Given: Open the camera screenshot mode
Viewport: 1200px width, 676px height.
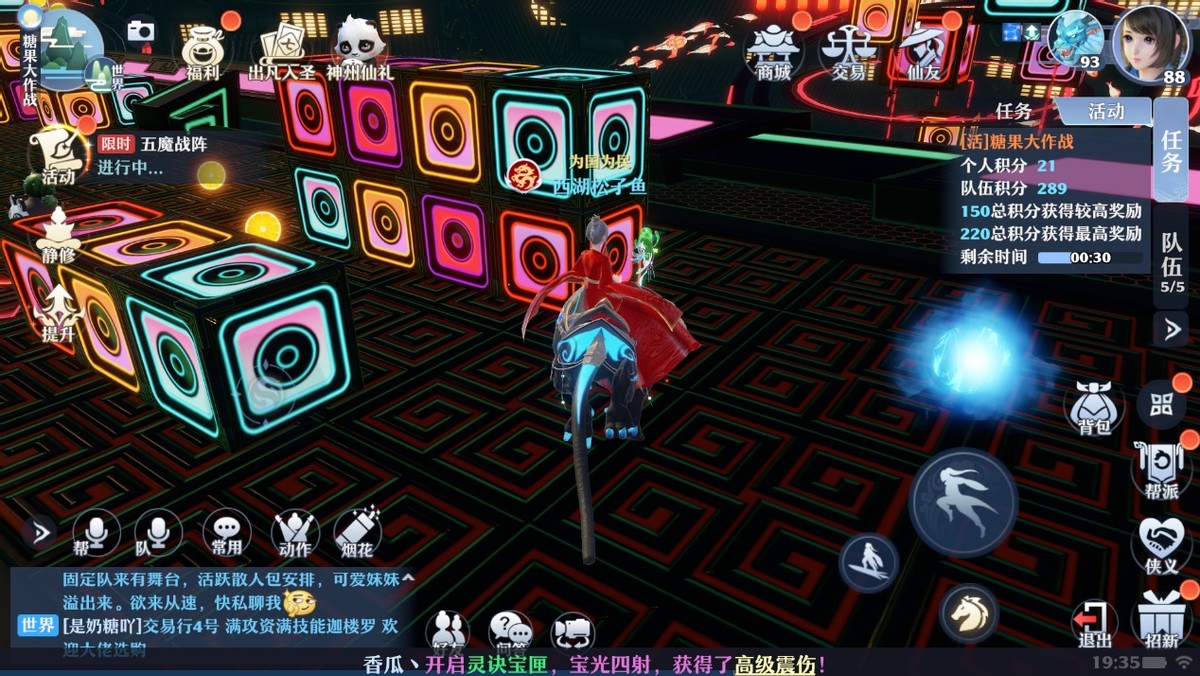Looking at the screenshot, I should [x=141, y=31].
